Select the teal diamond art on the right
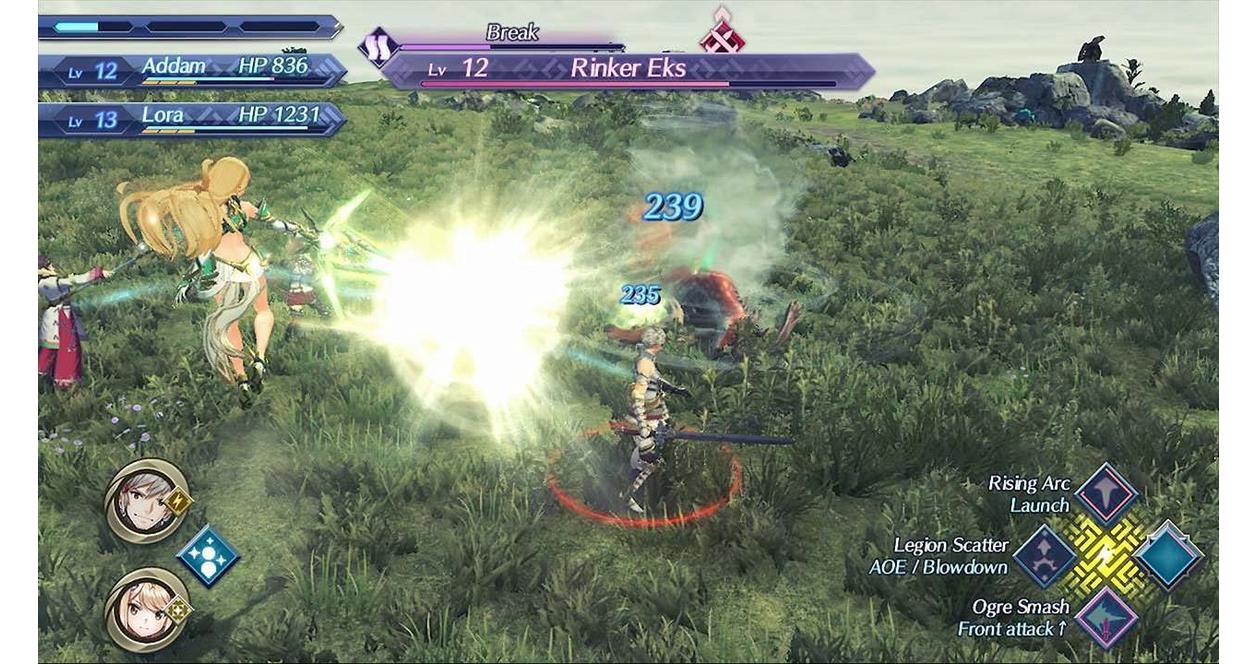 pyautogui.click(x=1168, y=556)
